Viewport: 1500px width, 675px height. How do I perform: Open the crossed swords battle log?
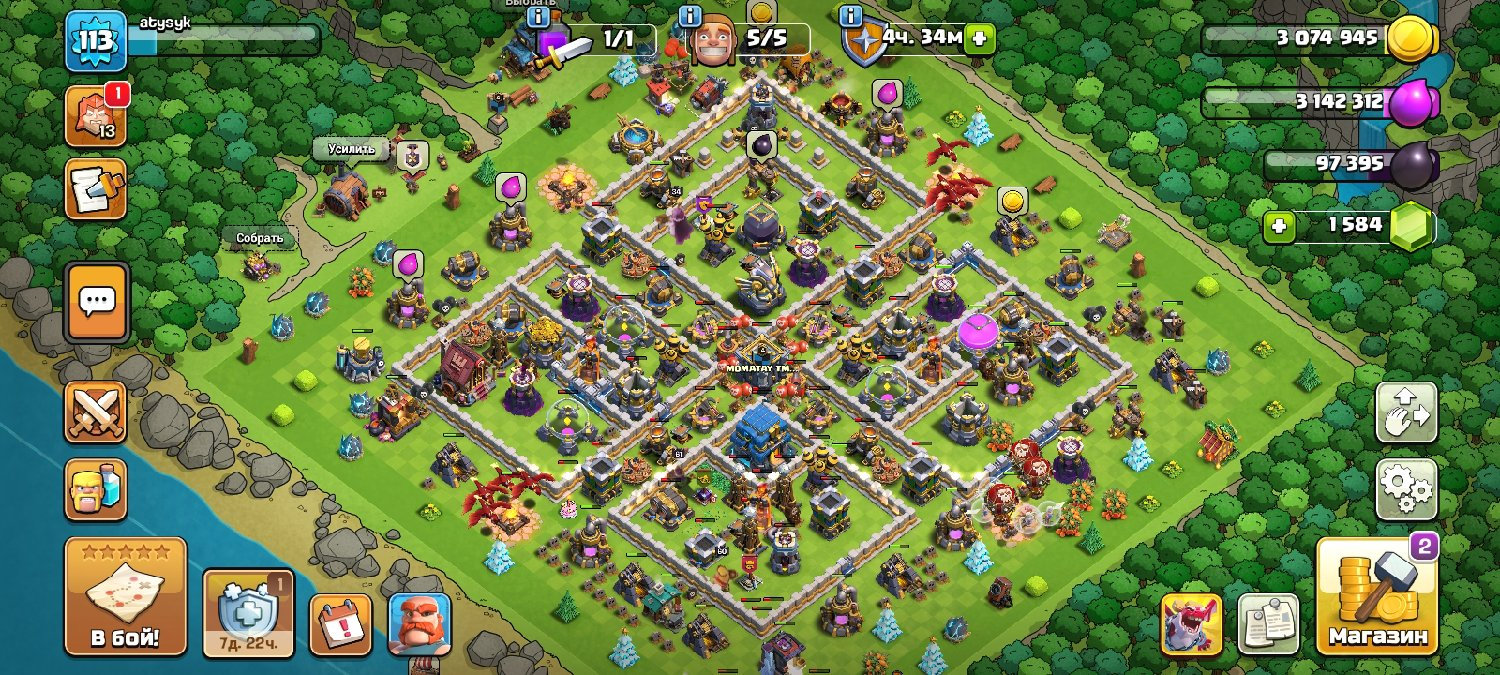(96, 412)
